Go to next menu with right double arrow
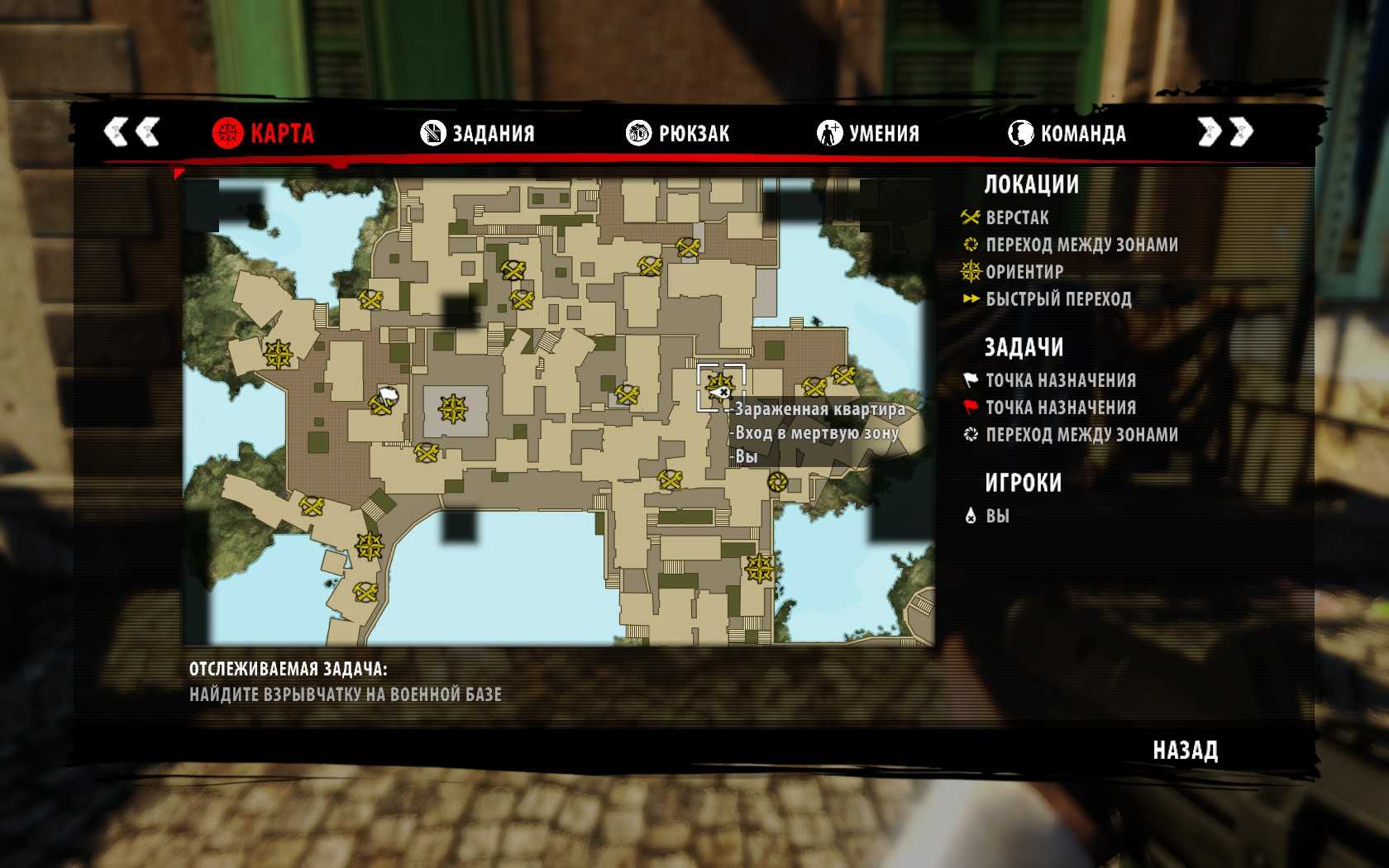The width and height of the screenshot is (1389, 868). 1225,131
